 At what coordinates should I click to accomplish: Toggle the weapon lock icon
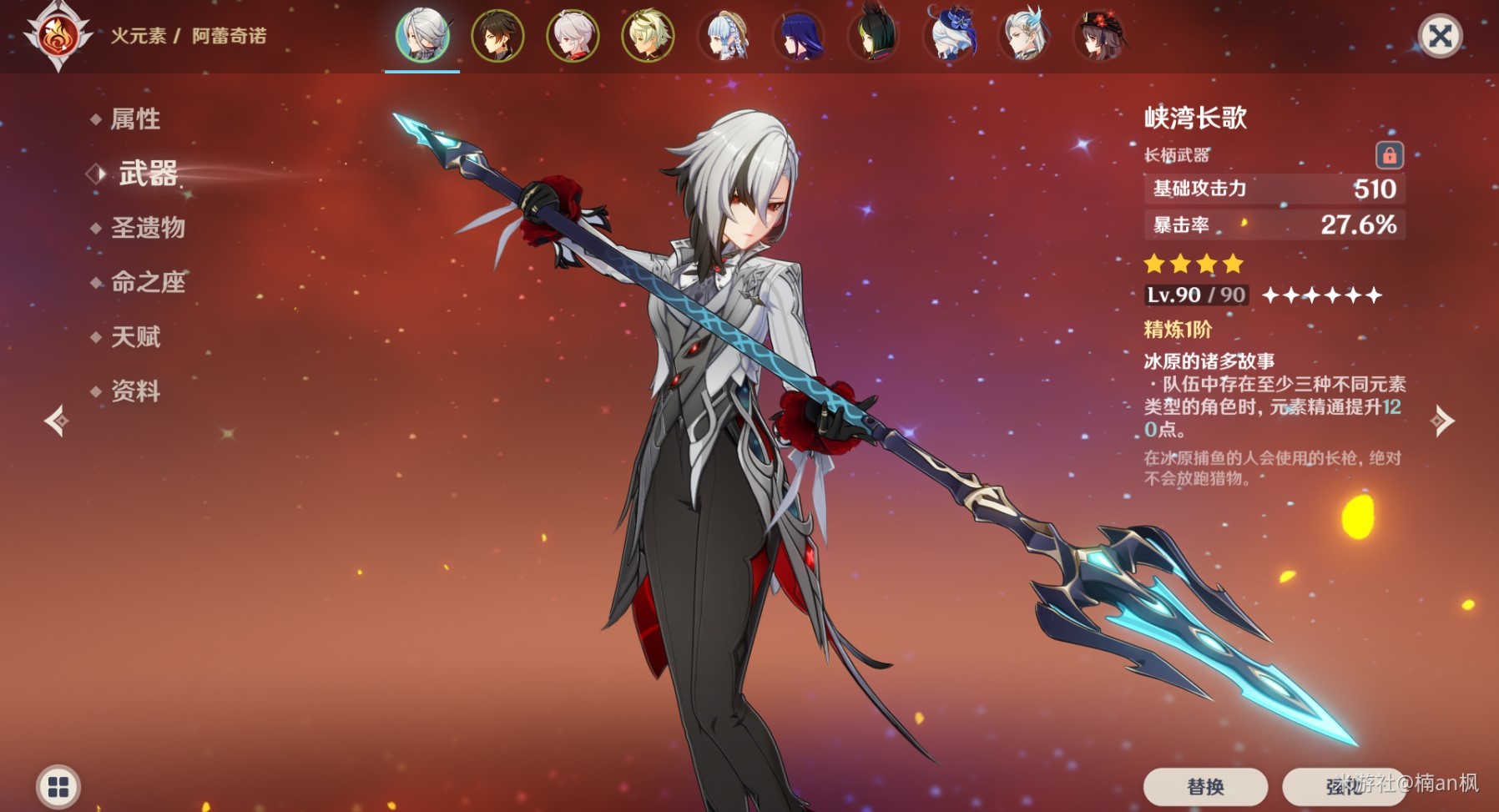click(1389, 155)
